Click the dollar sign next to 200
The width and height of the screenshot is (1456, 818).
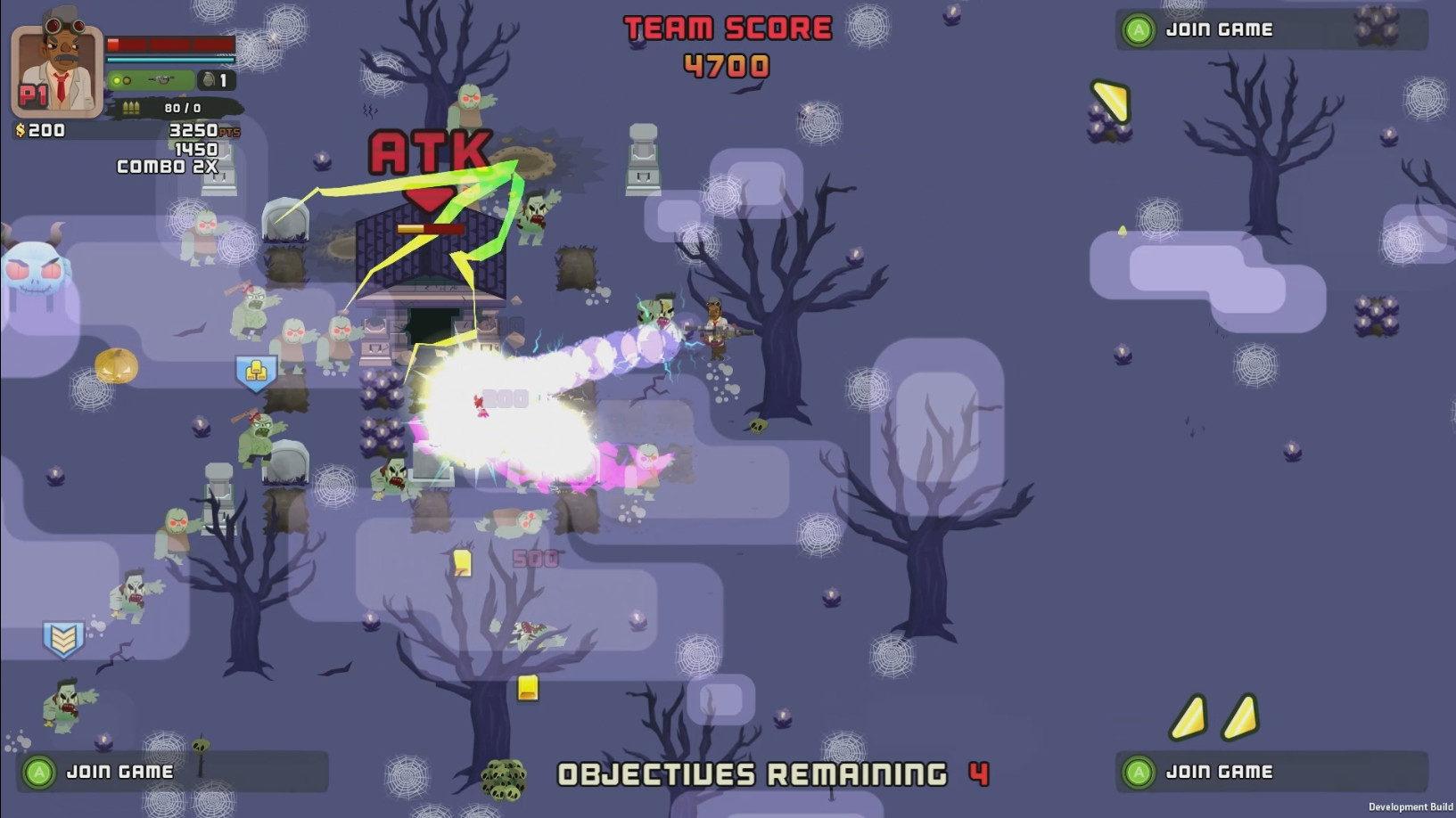(x=20, y=129)
